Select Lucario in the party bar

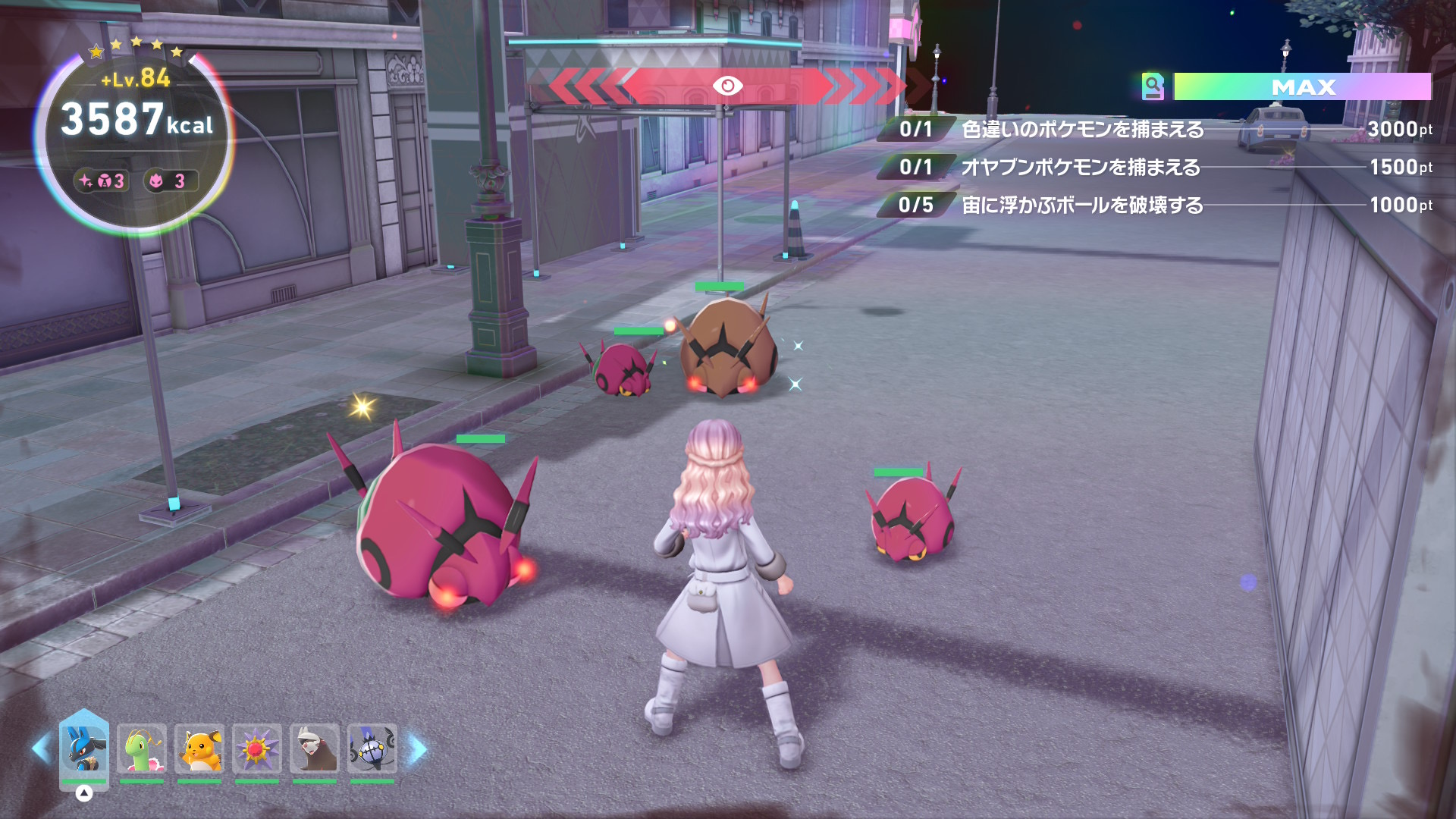coord(83,748)
